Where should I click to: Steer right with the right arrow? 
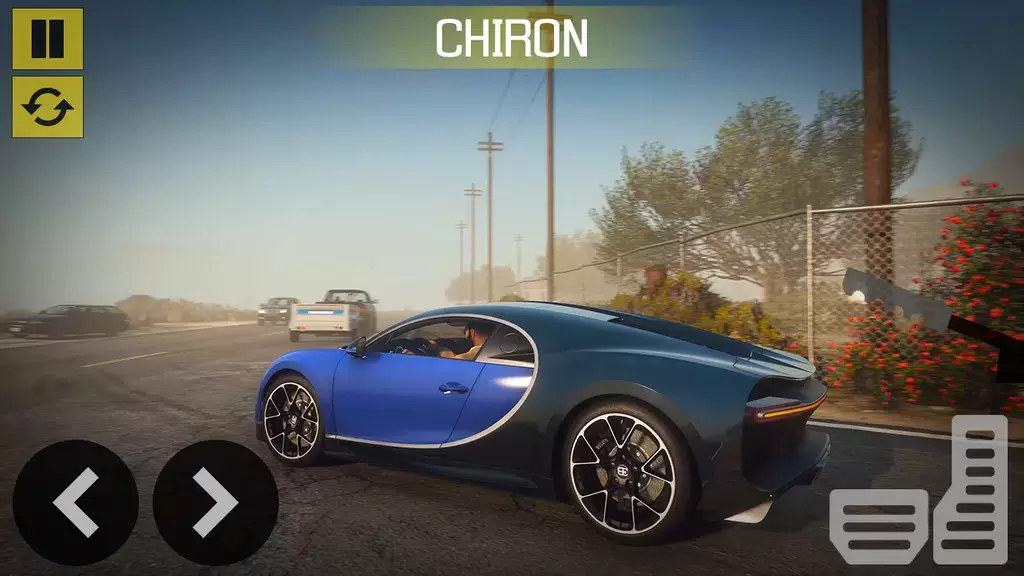pyautogui.click(x=215, y=502)
